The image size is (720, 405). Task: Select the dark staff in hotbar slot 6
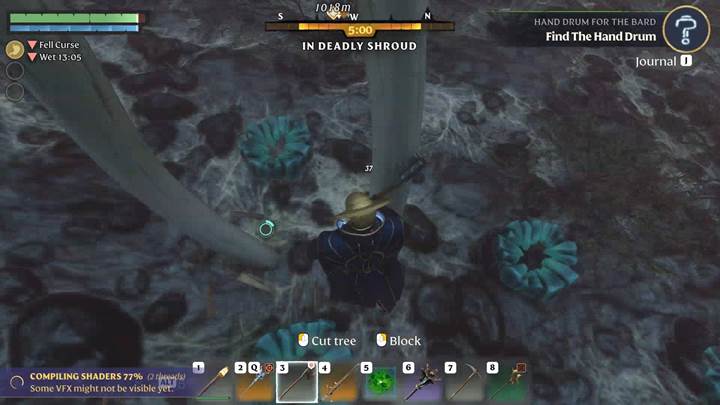click(423, 382)
